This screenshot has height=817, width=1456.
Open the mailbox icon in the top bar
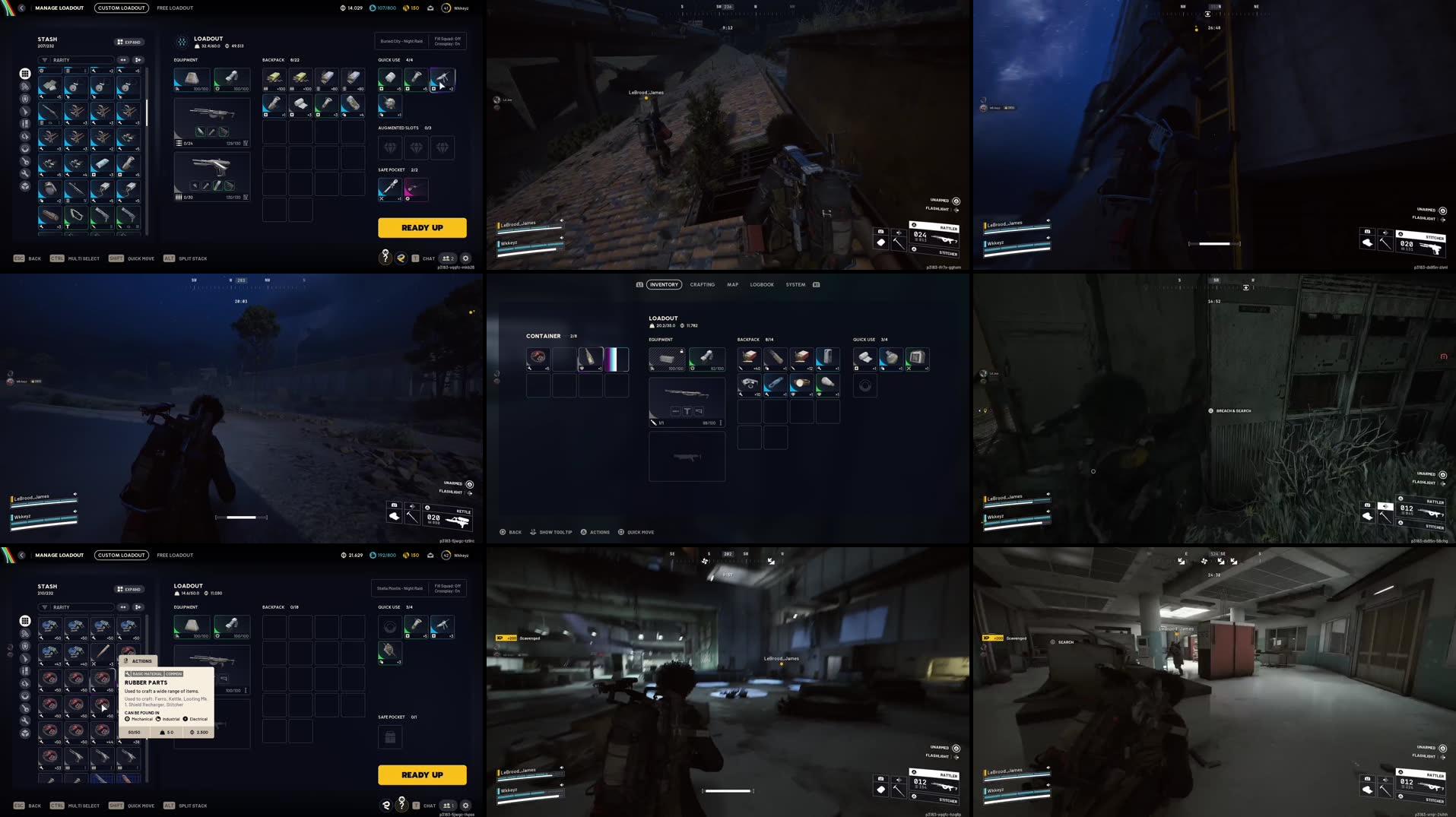click(x=430, y=8)
